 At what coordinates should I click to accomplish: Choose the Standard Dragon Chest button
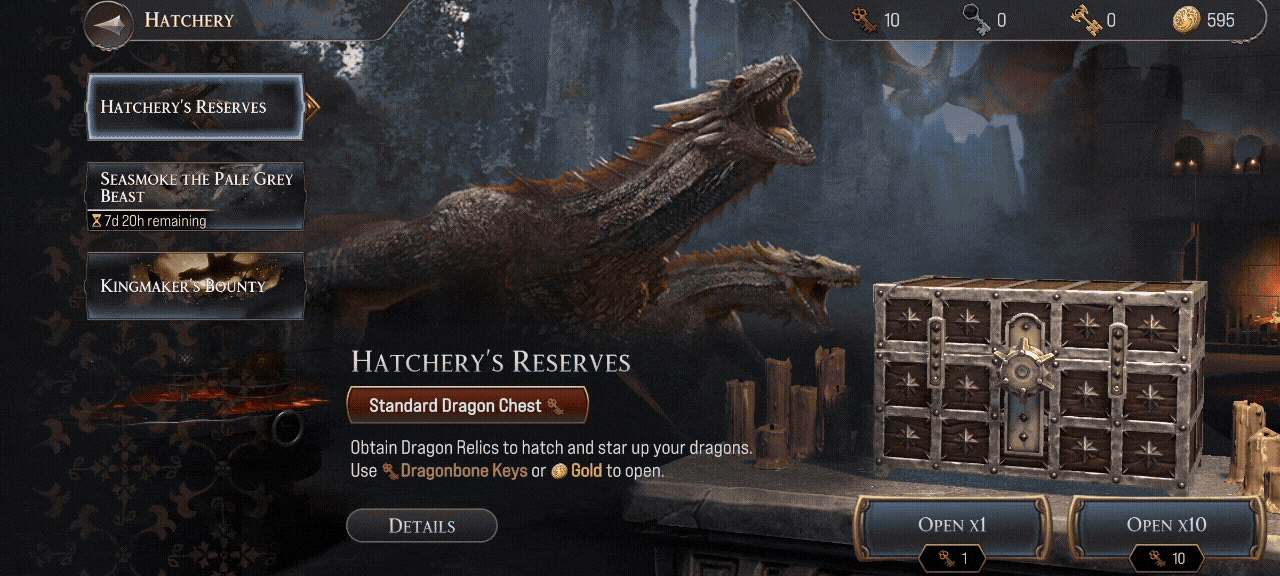click(x=467, y=405)
